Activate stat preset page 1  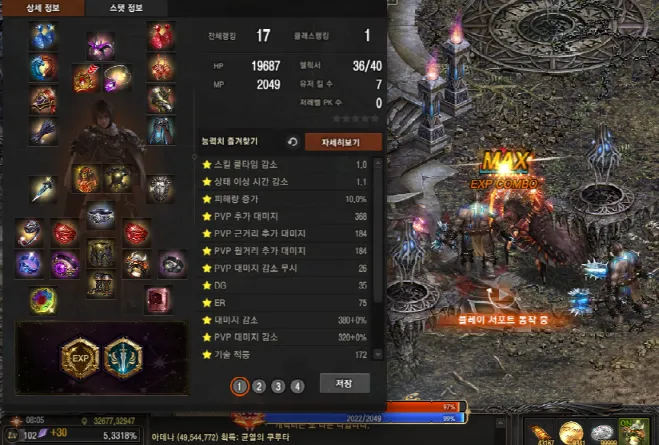[240, 386]
